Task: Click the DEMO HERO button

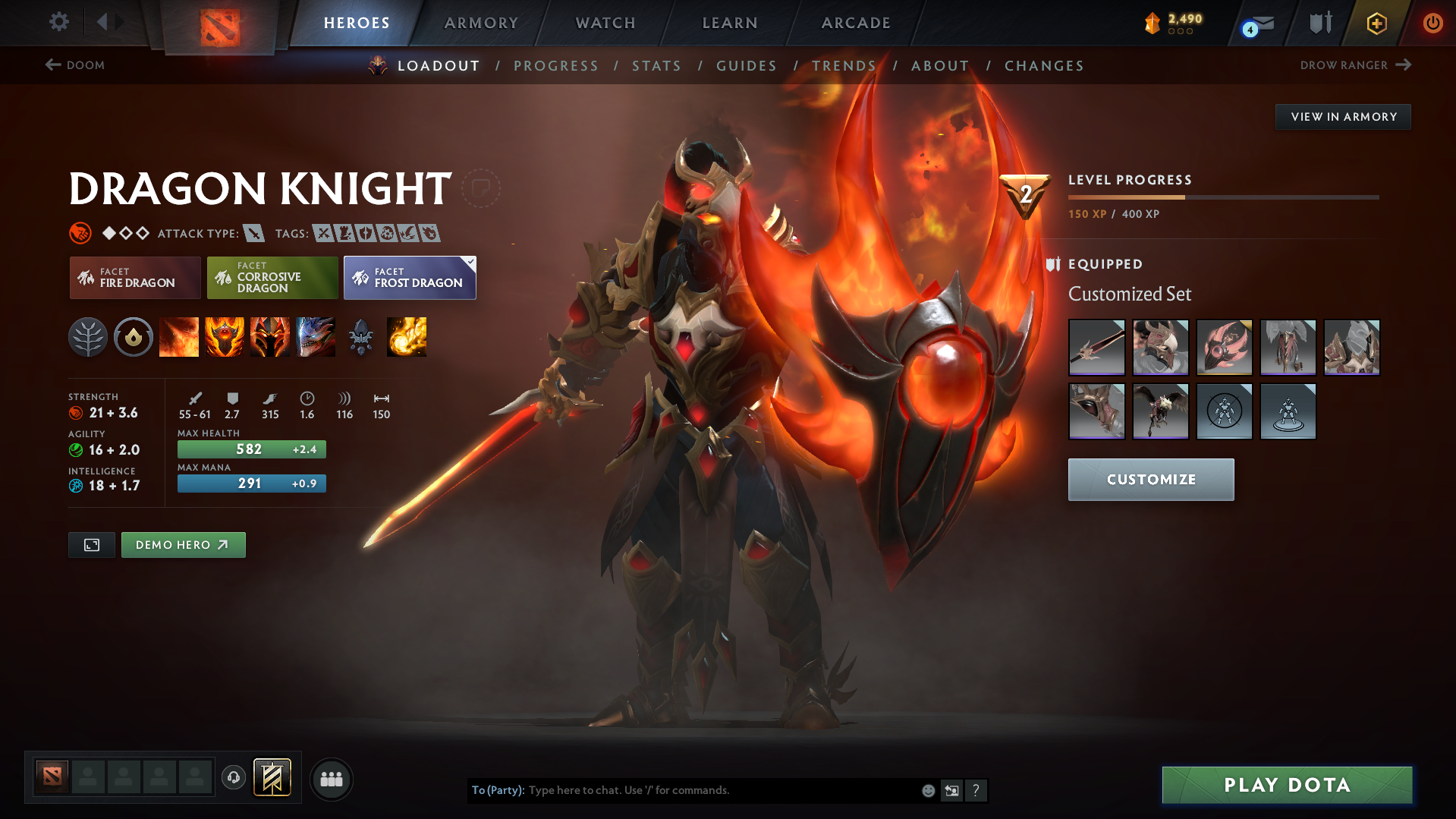Action: [183, 544]
